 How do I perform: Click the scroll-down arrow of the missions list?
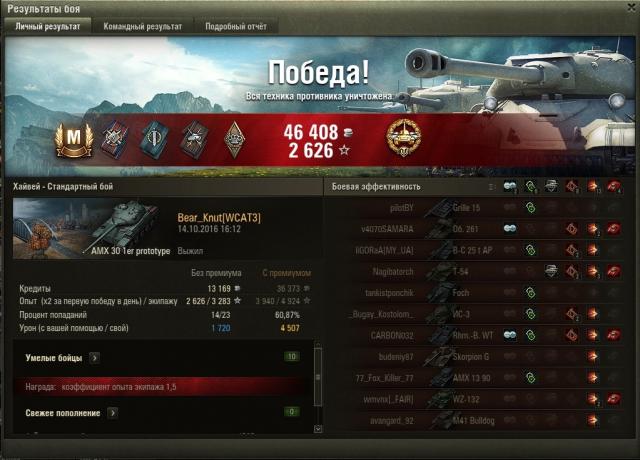[x=319, y=429]
